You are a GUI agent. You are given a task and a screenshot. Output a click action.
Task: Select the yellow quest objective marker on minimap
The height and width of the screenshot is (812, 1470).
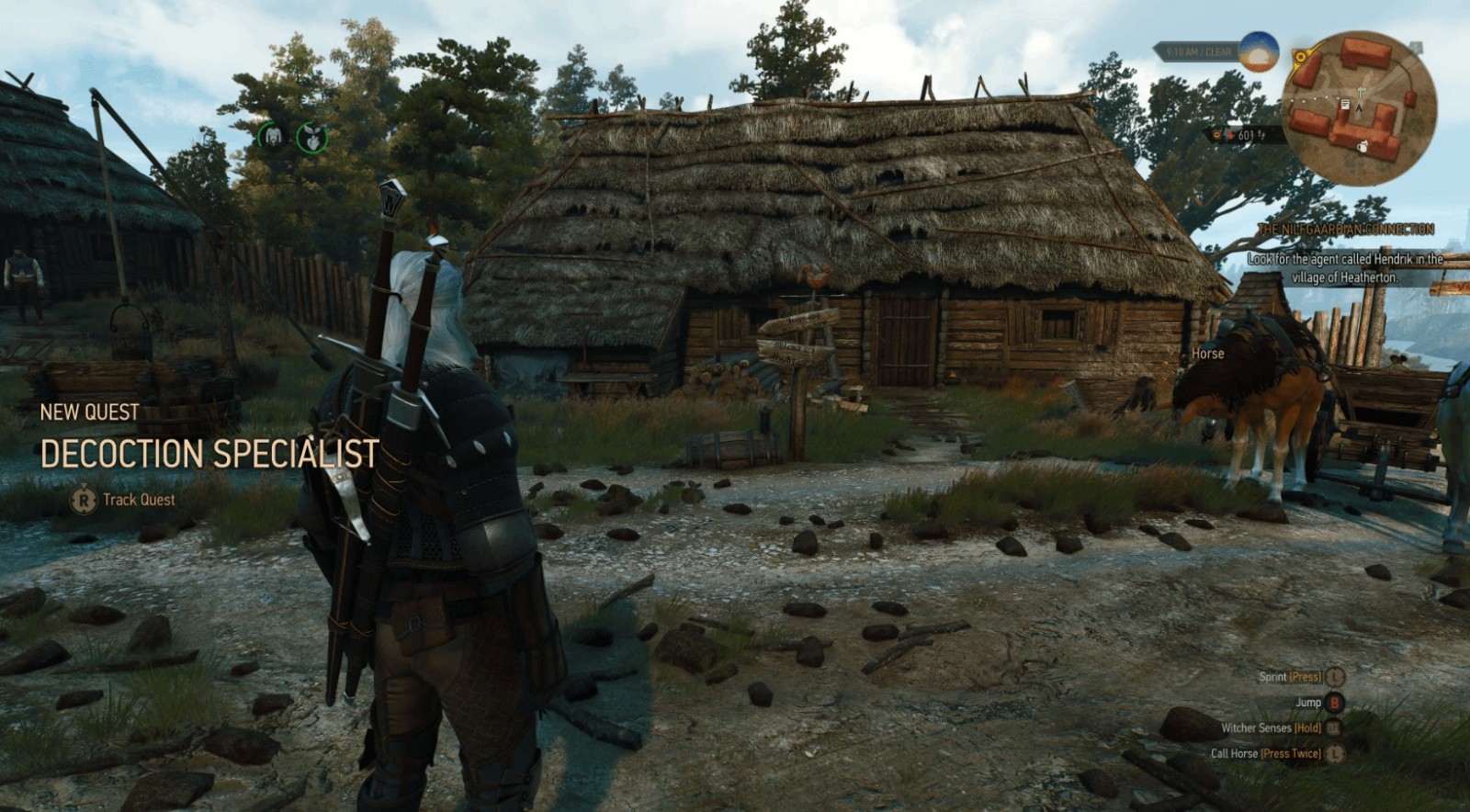[x=1301, y=57]
